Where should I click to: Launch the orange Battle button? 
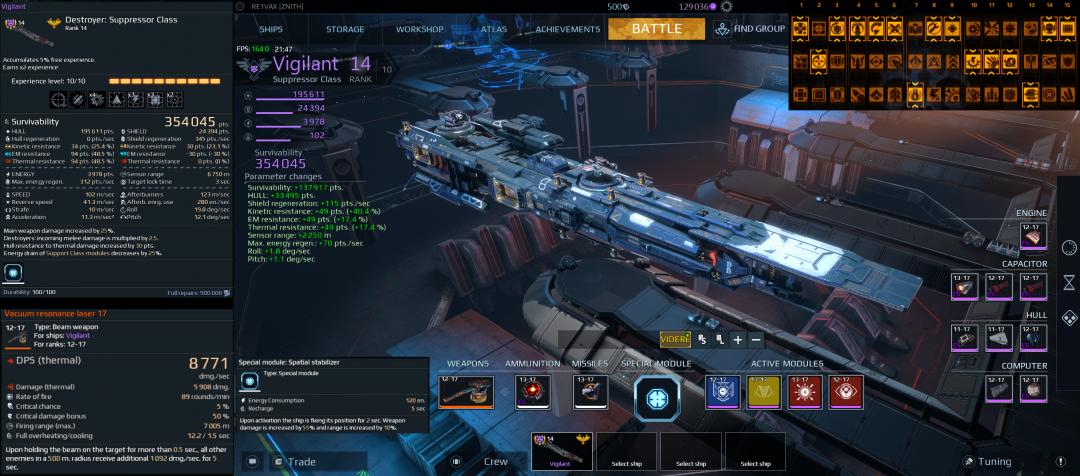(x=655, y=28)
